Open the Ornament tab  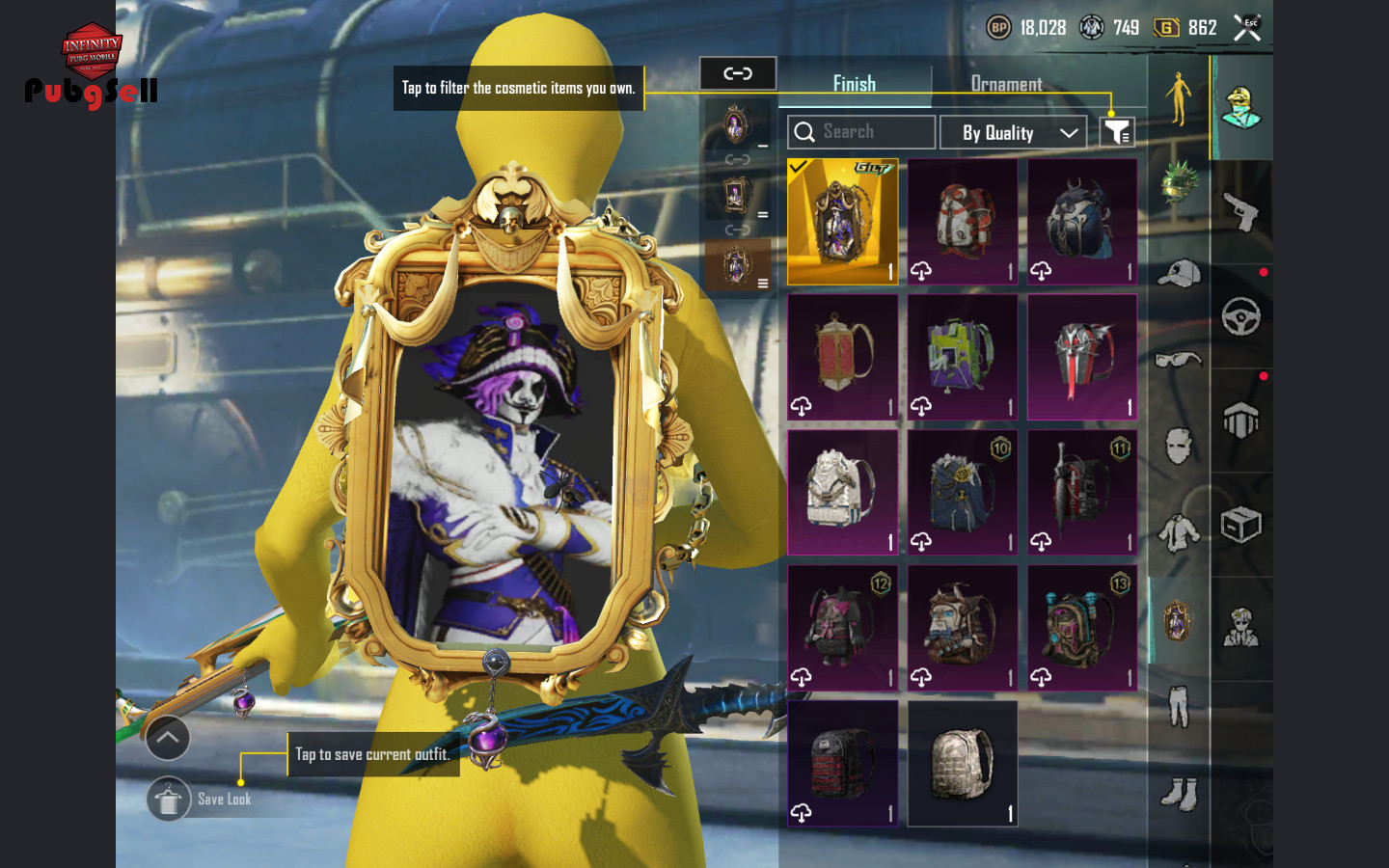pos(1006,84)
